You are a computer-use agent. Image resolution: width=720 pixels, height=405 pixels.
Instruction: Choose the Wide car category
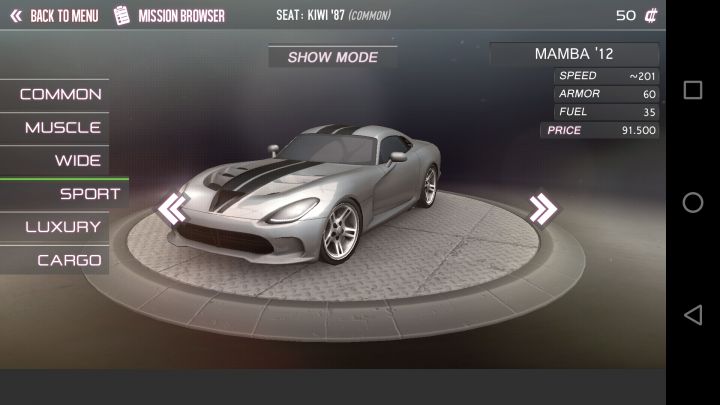pos(76,160)
